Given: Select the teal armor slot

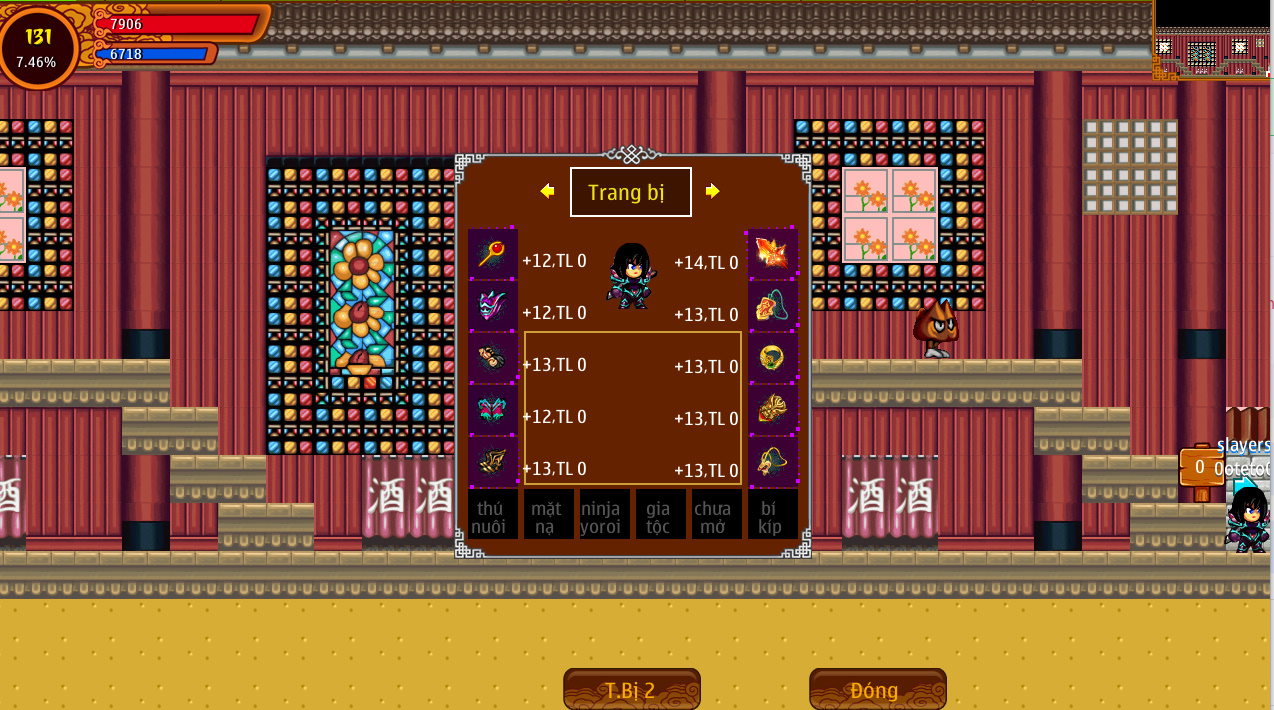Looking at the screenshot, I should [492, 410].
